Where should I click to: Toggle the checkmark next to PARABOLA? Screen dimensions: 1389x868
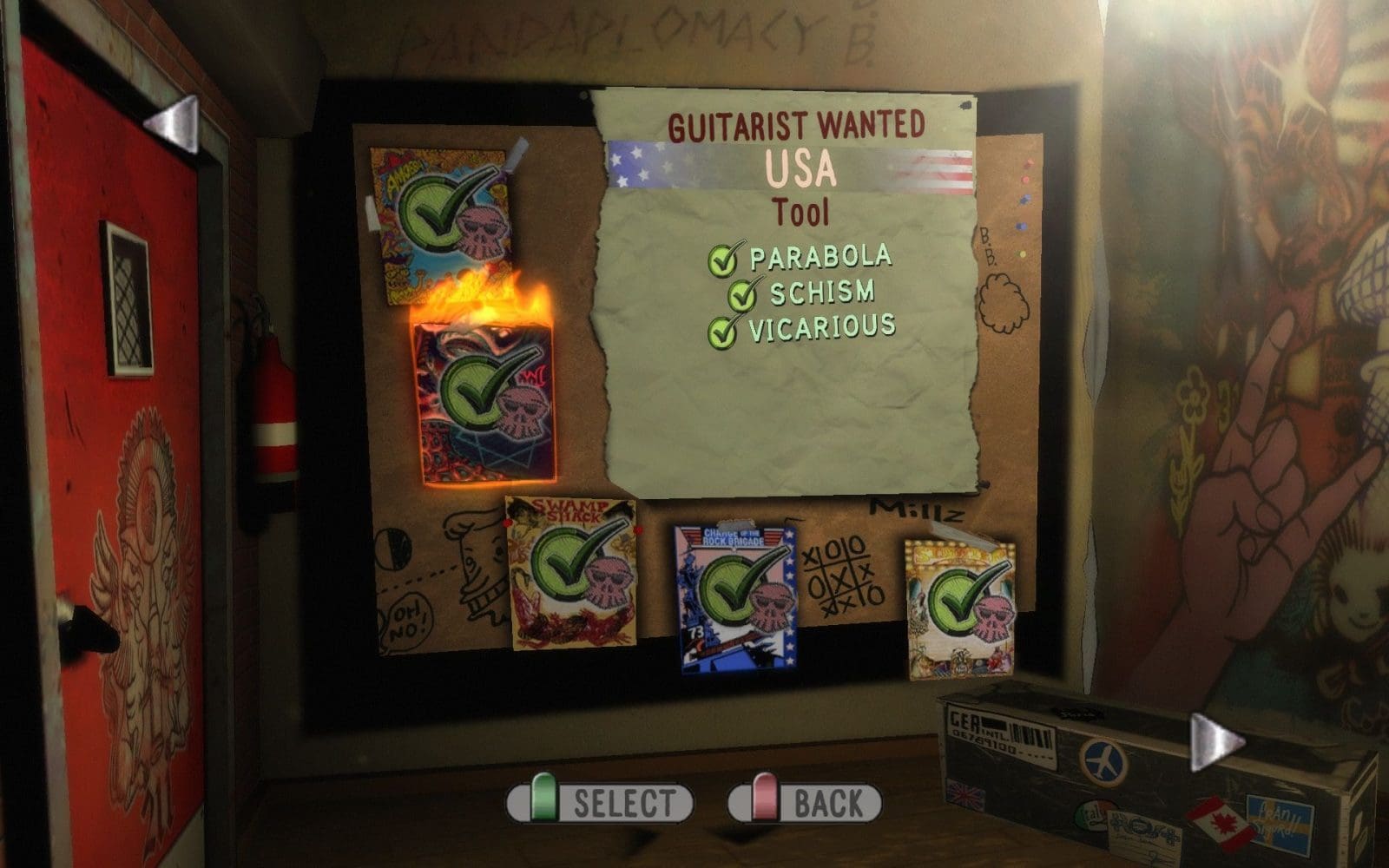click(722, 259)
